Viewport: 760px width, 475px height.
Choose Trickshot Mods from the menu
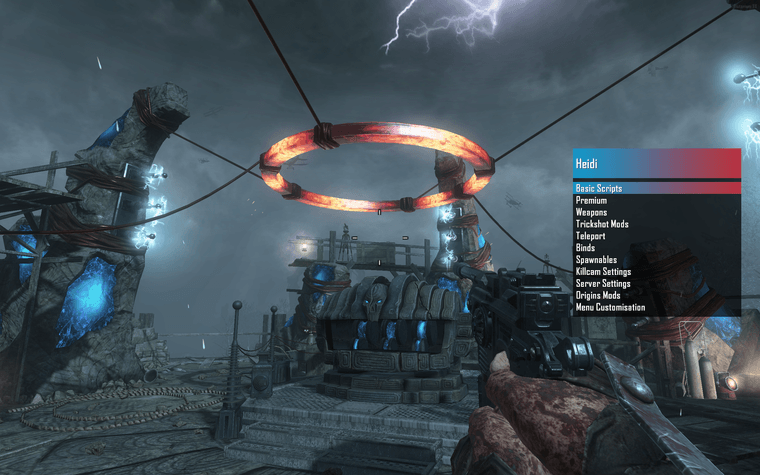point(602,224)
